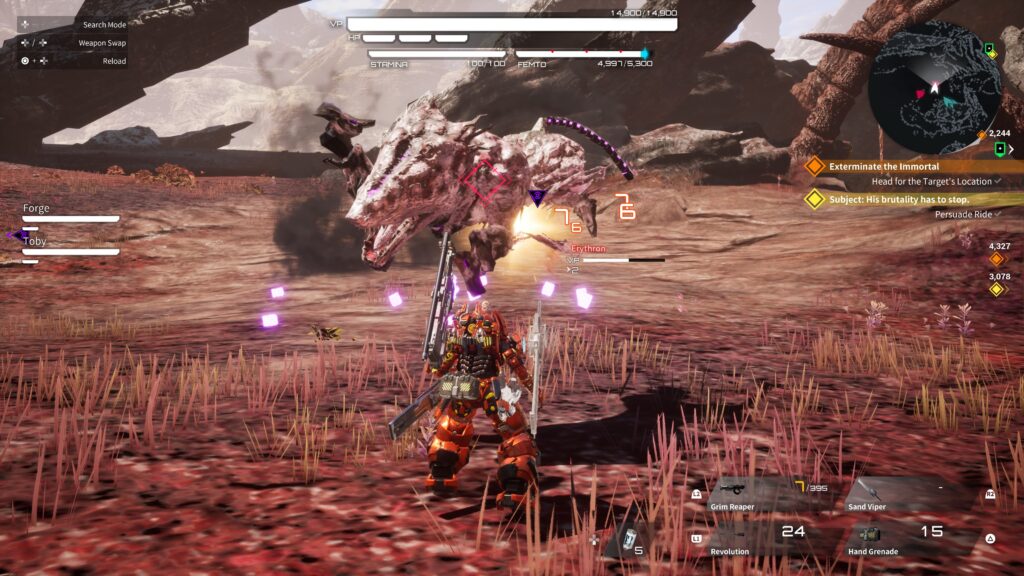Target the Erythron enemy nameplate
The height and width of the screenshot is (576, 1024).
tap(588, 248)
